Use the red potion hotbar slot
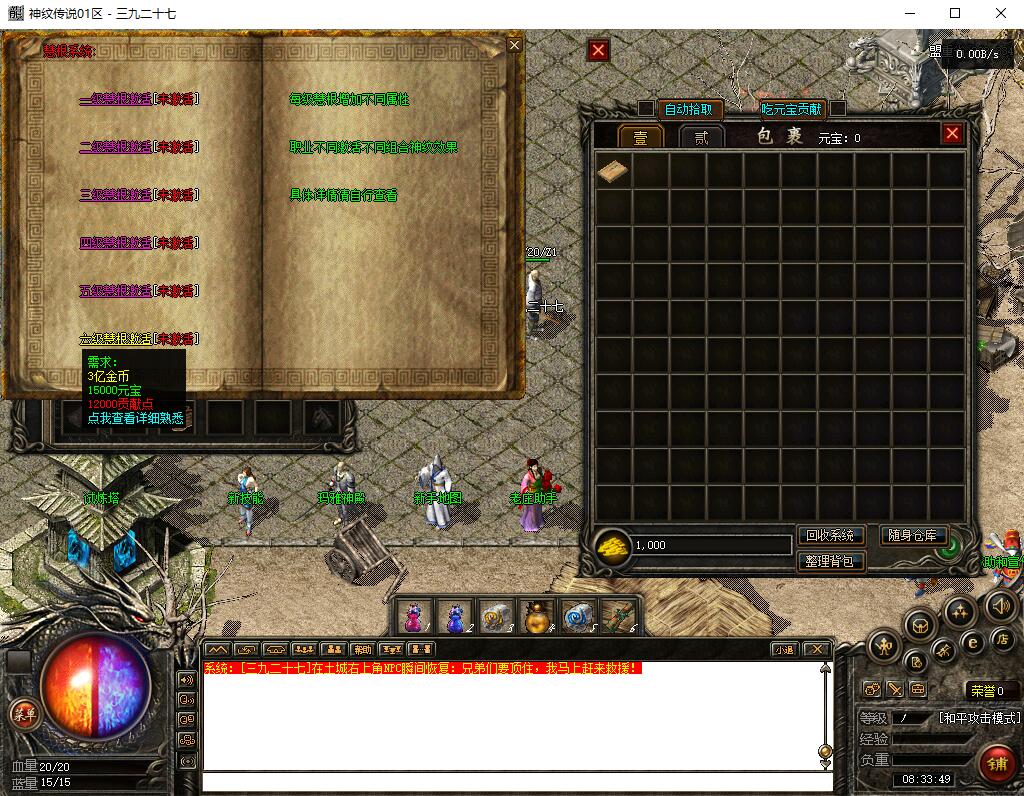This screenshot has height=796, width=1024. [x=412, y=617]
